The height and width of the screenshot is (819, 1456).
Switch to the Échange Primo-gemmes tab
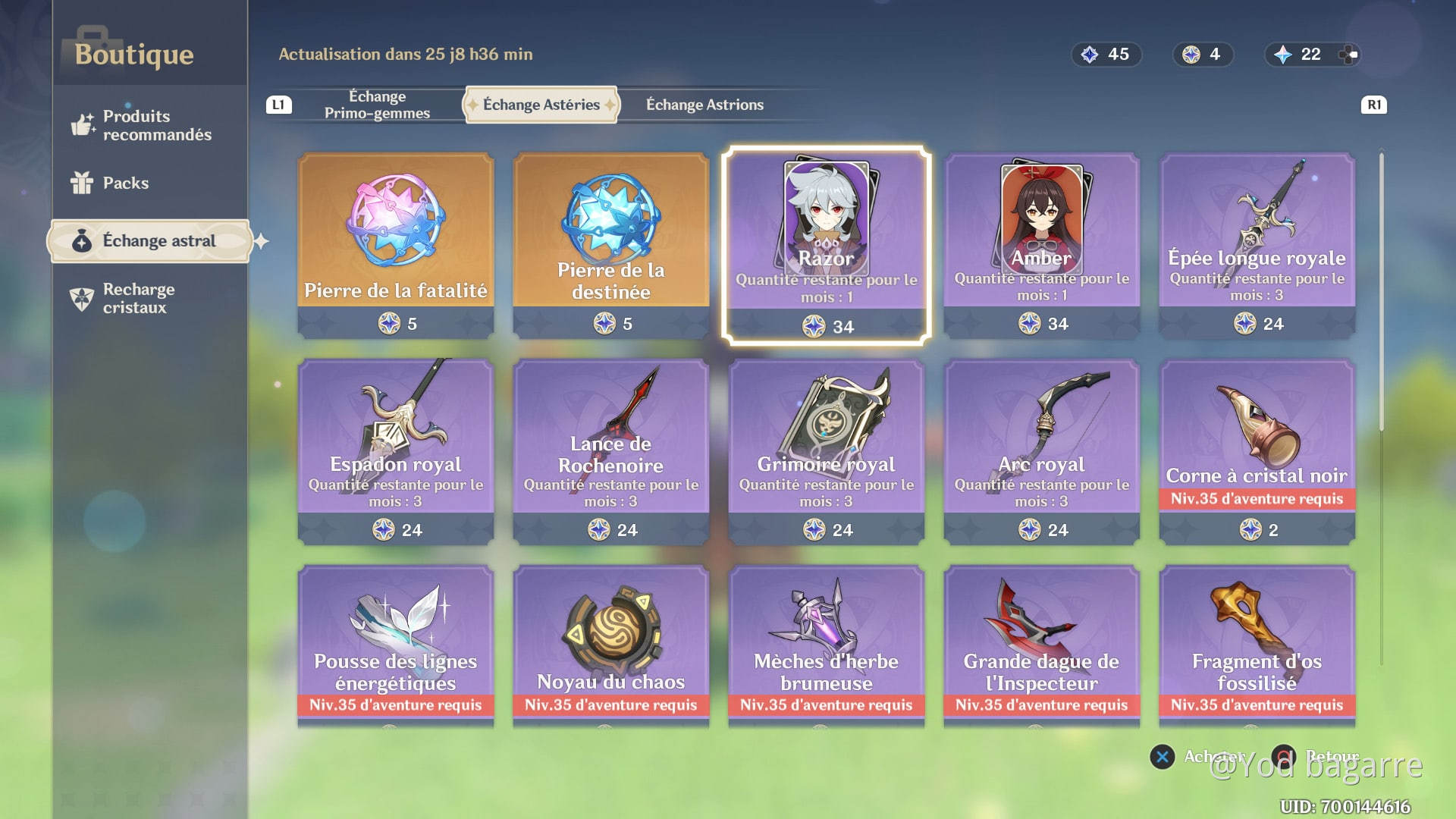378,105
